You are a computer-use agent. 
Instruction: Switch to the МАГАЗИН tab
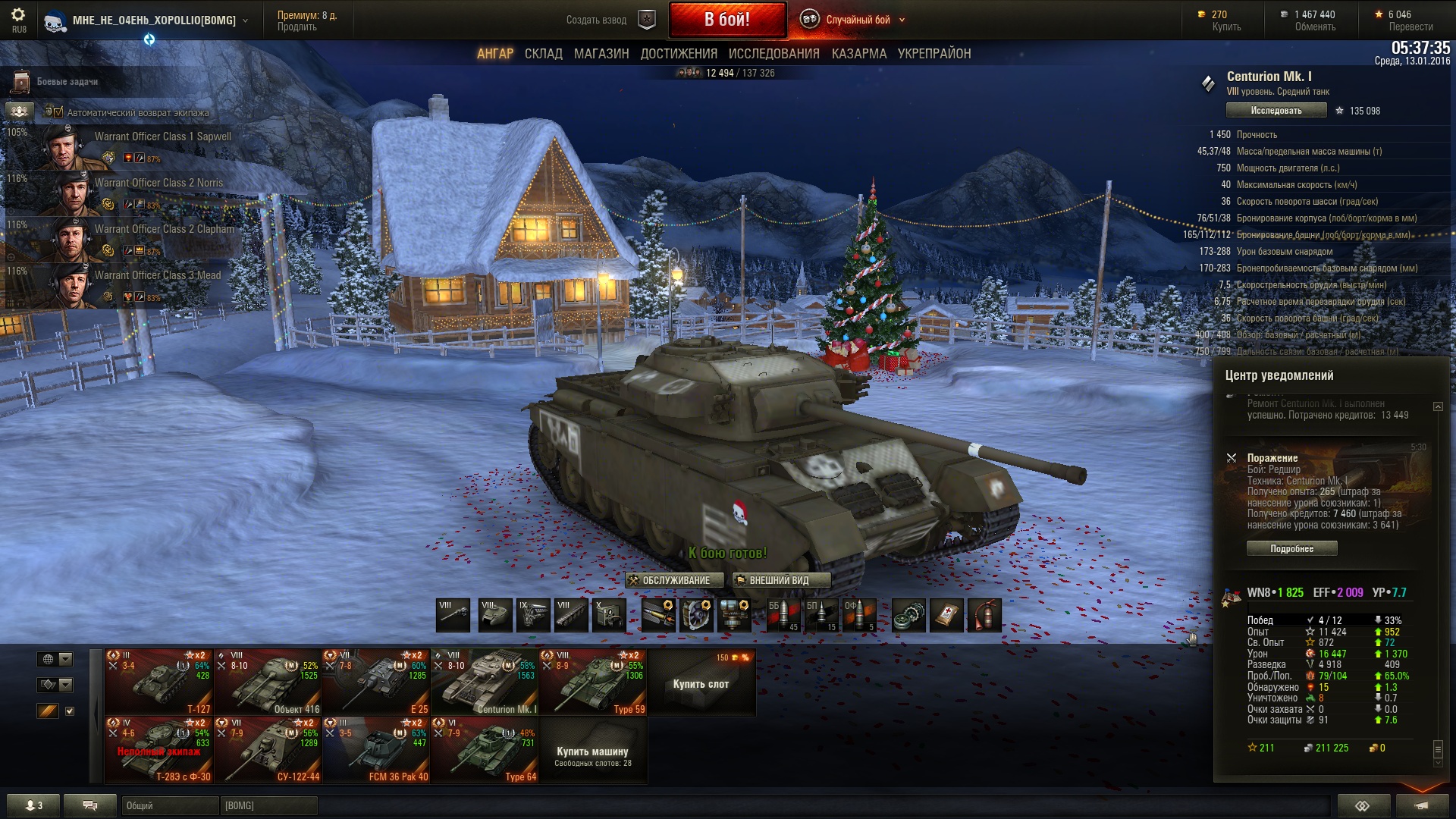tap(601, 54)
